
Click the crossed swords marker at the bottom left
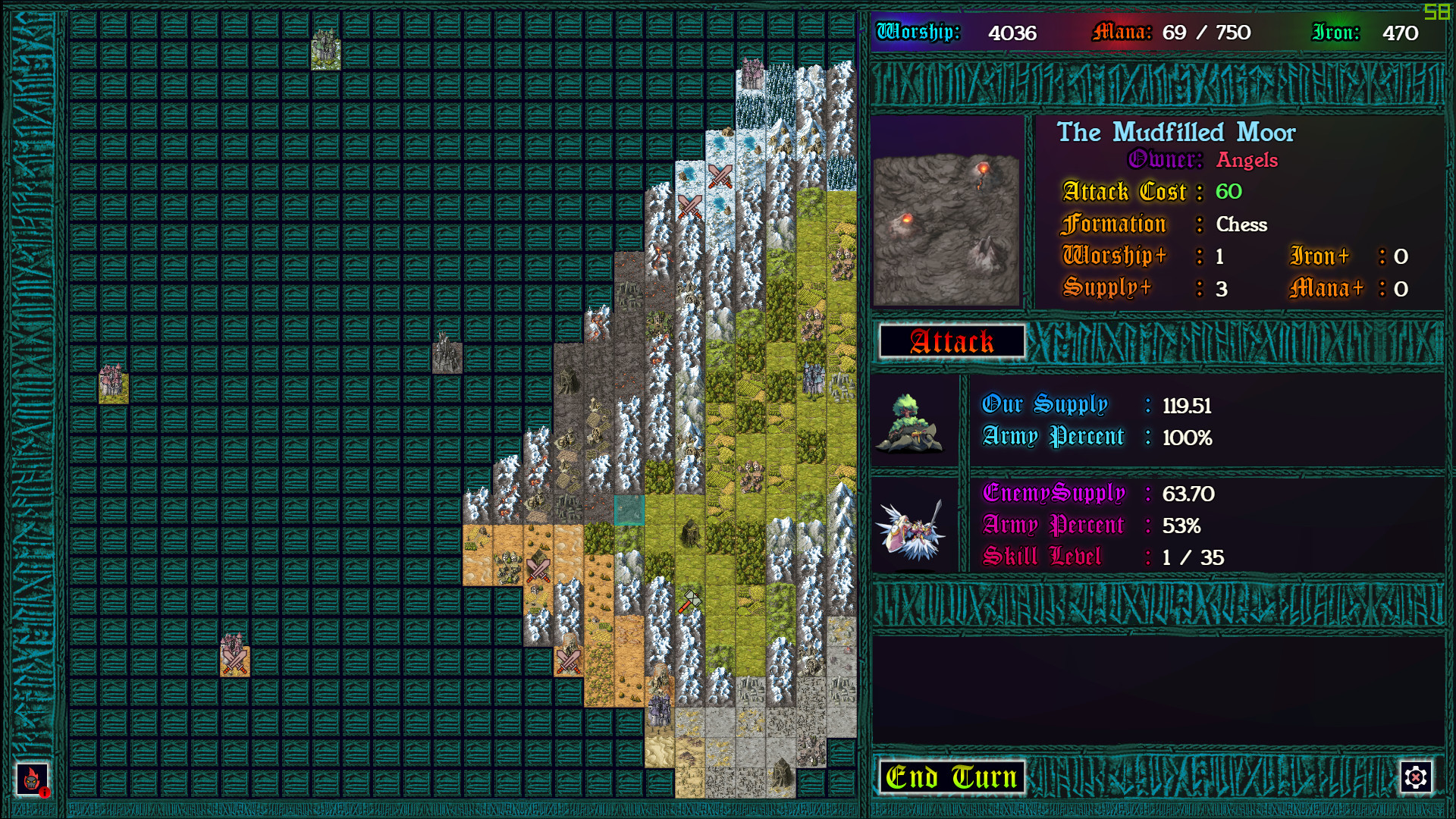(235, 662)
